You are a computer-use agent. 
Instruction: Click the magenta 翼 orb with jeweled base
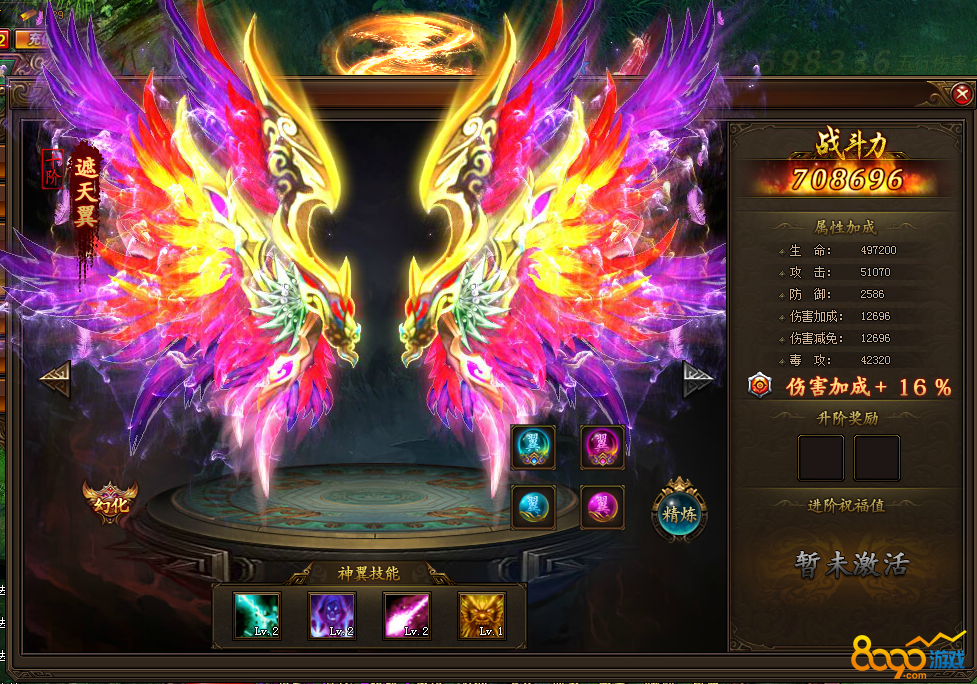603,447
